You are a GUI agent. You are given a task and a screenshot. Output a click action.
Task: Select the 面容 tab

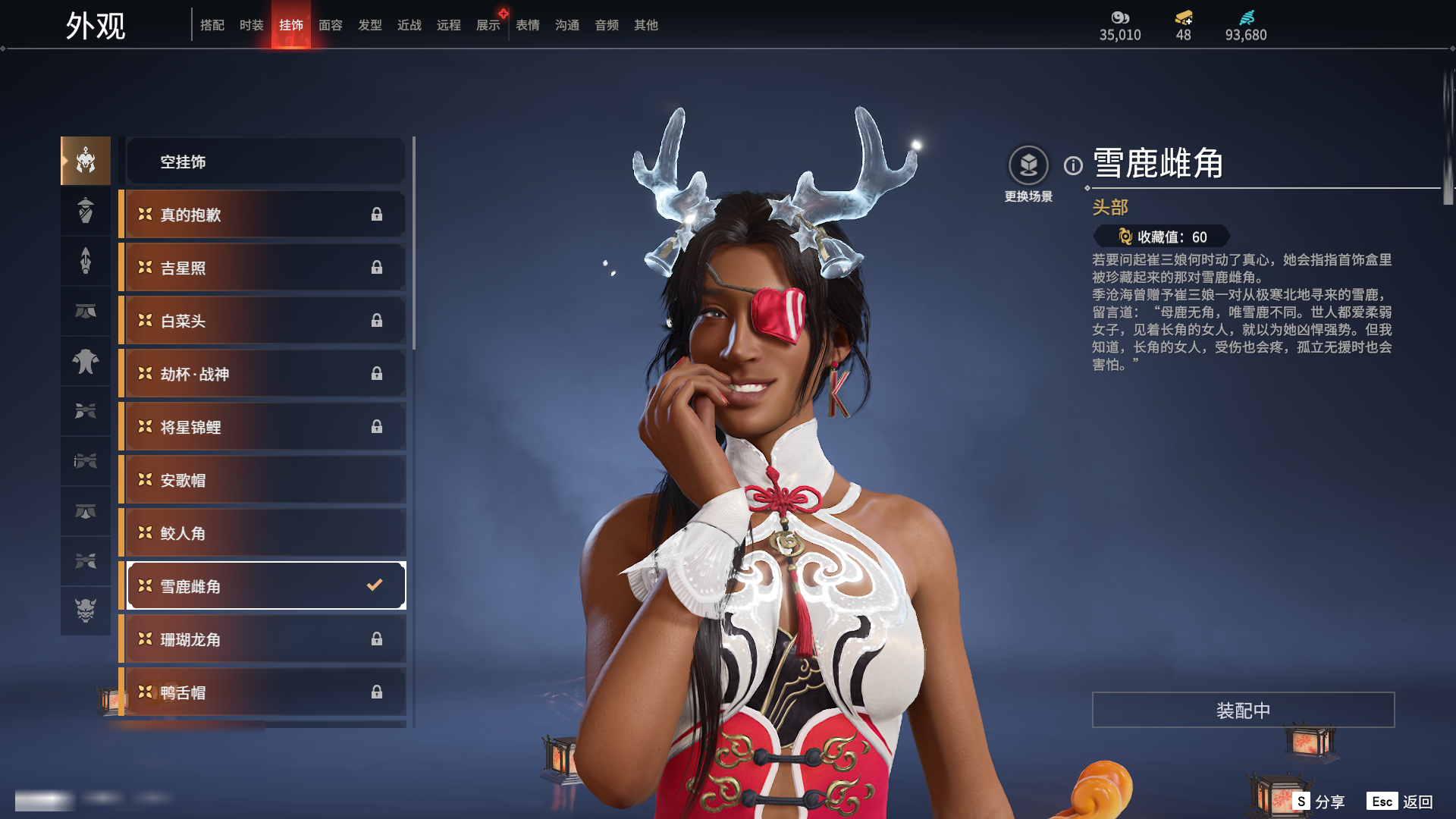331,25
